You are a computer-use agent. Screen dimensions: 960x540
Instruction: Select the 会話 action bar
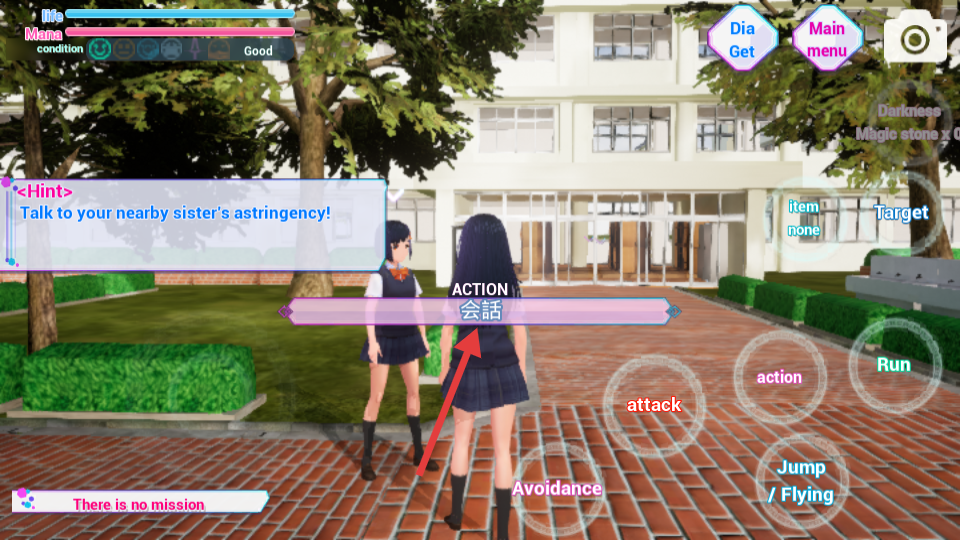pos(480,311)
